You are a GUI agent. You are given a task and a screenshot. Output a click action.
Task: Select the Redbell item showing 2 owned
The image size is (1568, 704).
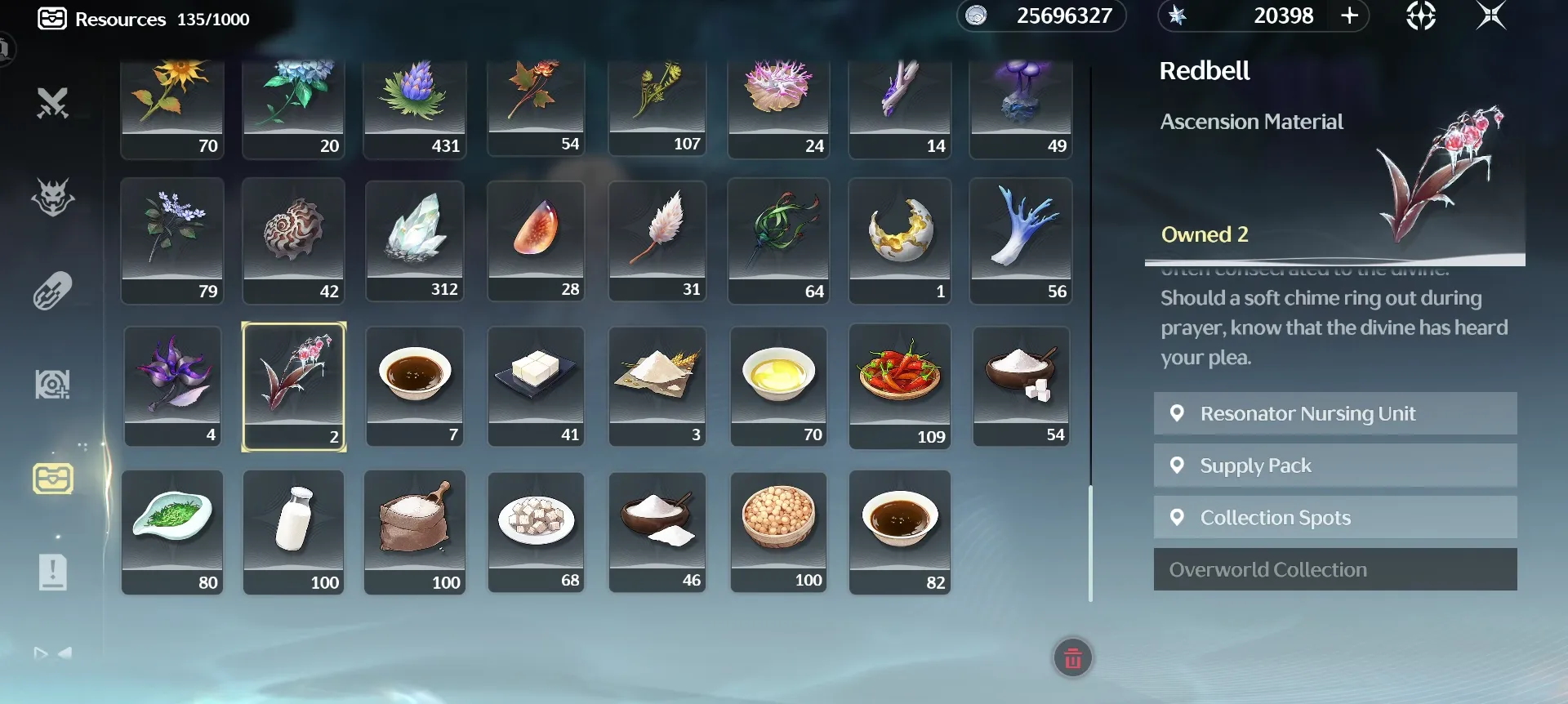coord(293,385)
